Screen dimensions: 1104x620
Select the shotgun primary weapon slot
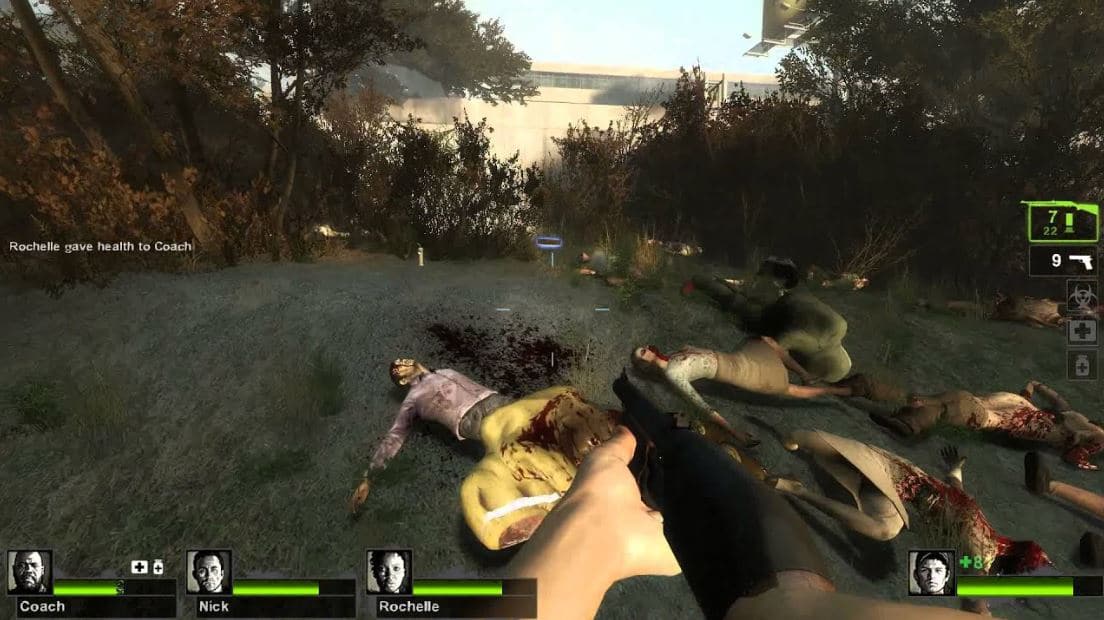click(1060, 221)
